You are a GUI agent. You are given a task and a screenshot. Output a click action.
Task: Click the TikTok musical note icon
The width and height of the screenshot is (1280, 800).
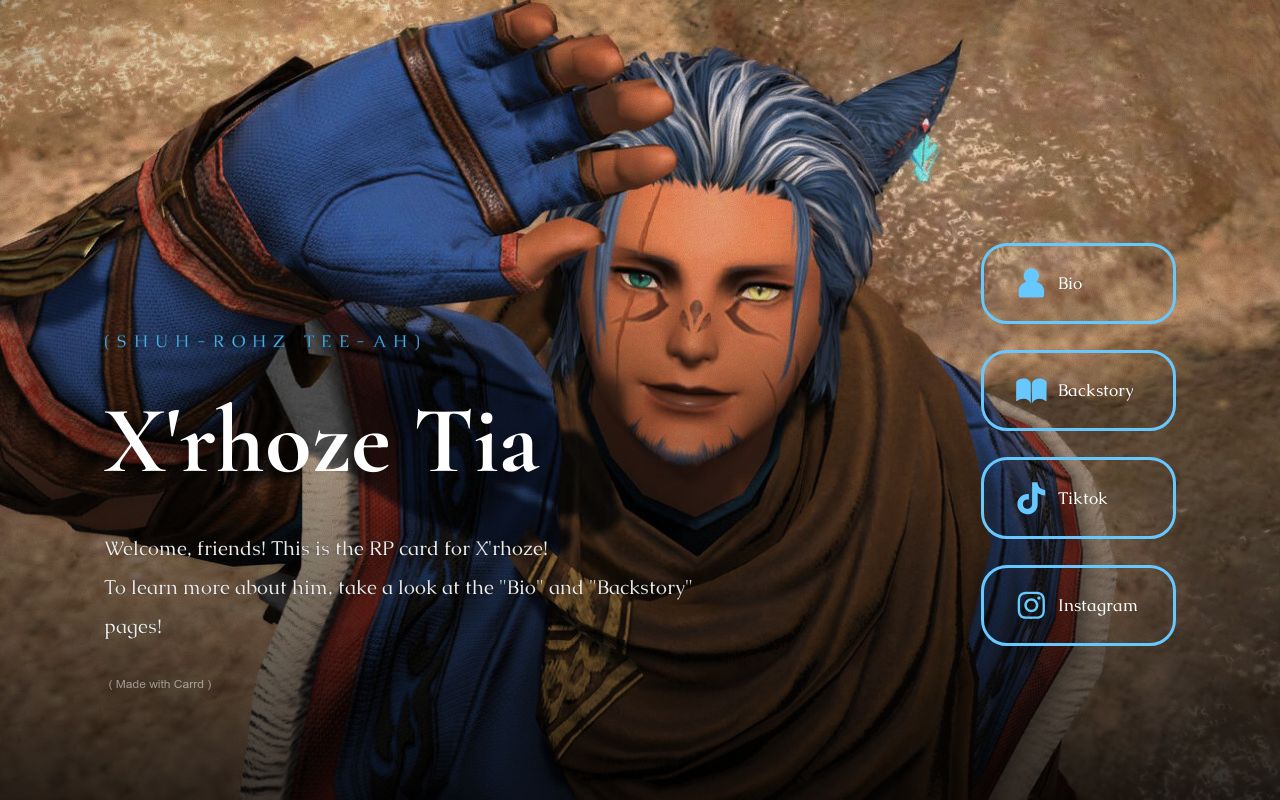click(x=1030, y=498)
